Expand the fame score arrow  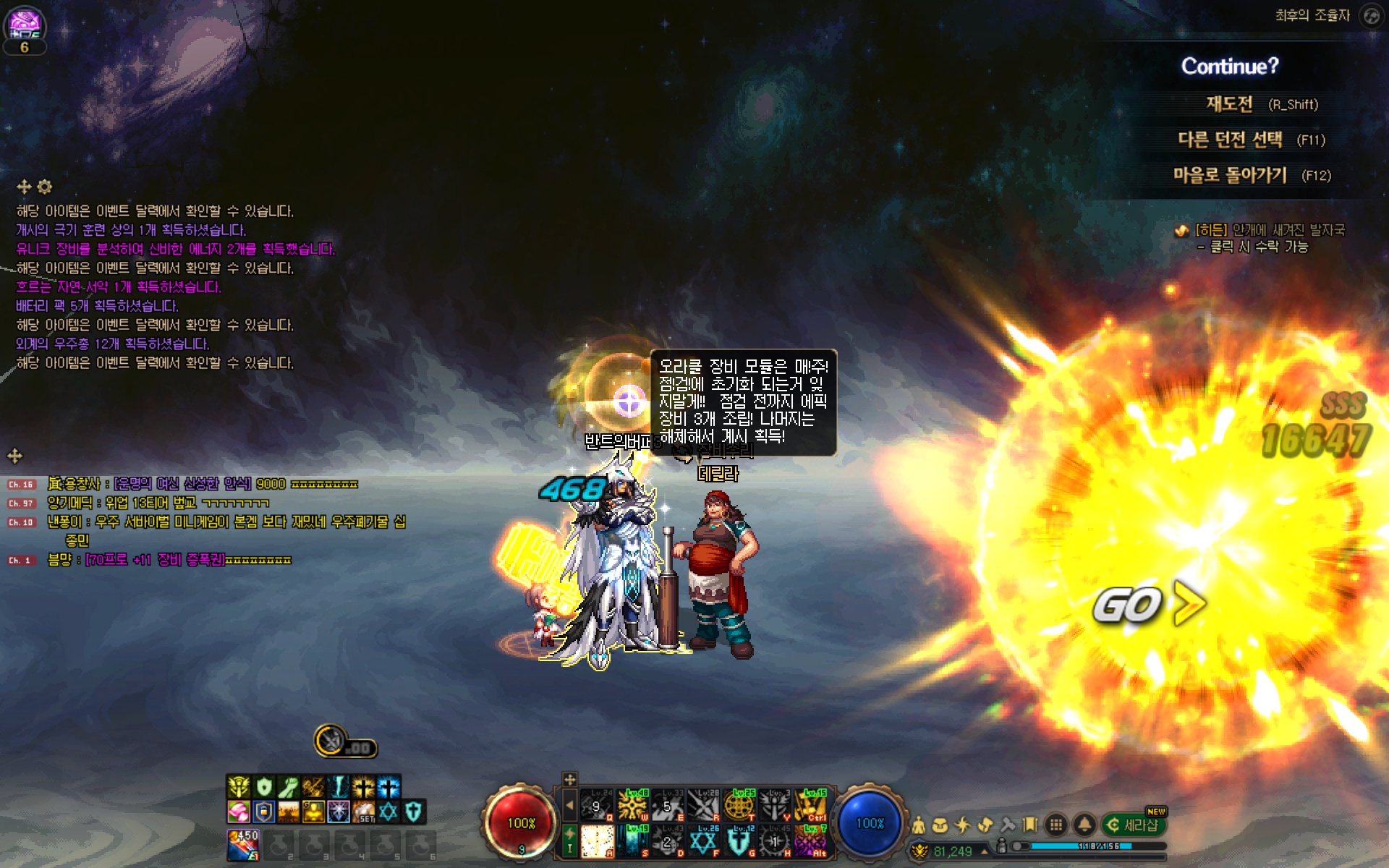[985, 851]
